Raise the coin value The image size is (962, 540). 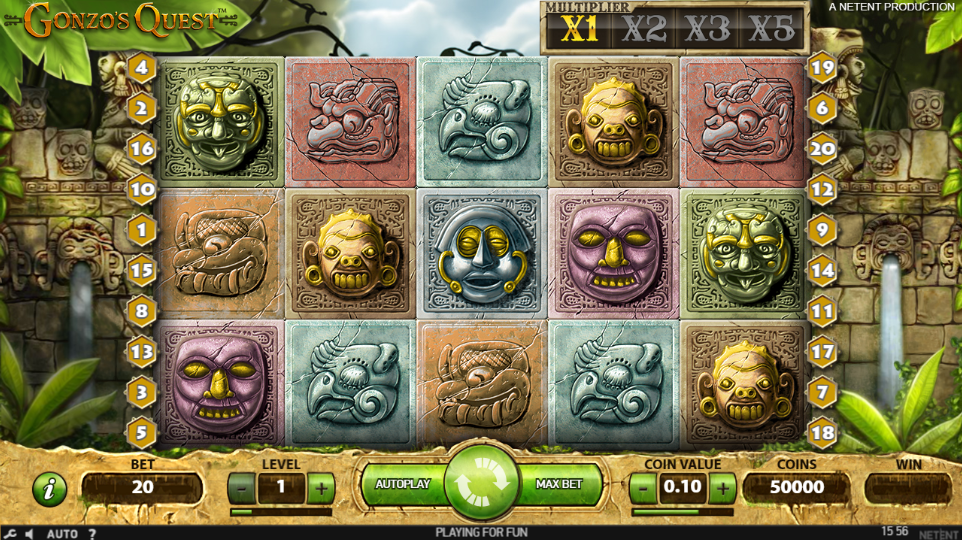(x=723, y=488)
